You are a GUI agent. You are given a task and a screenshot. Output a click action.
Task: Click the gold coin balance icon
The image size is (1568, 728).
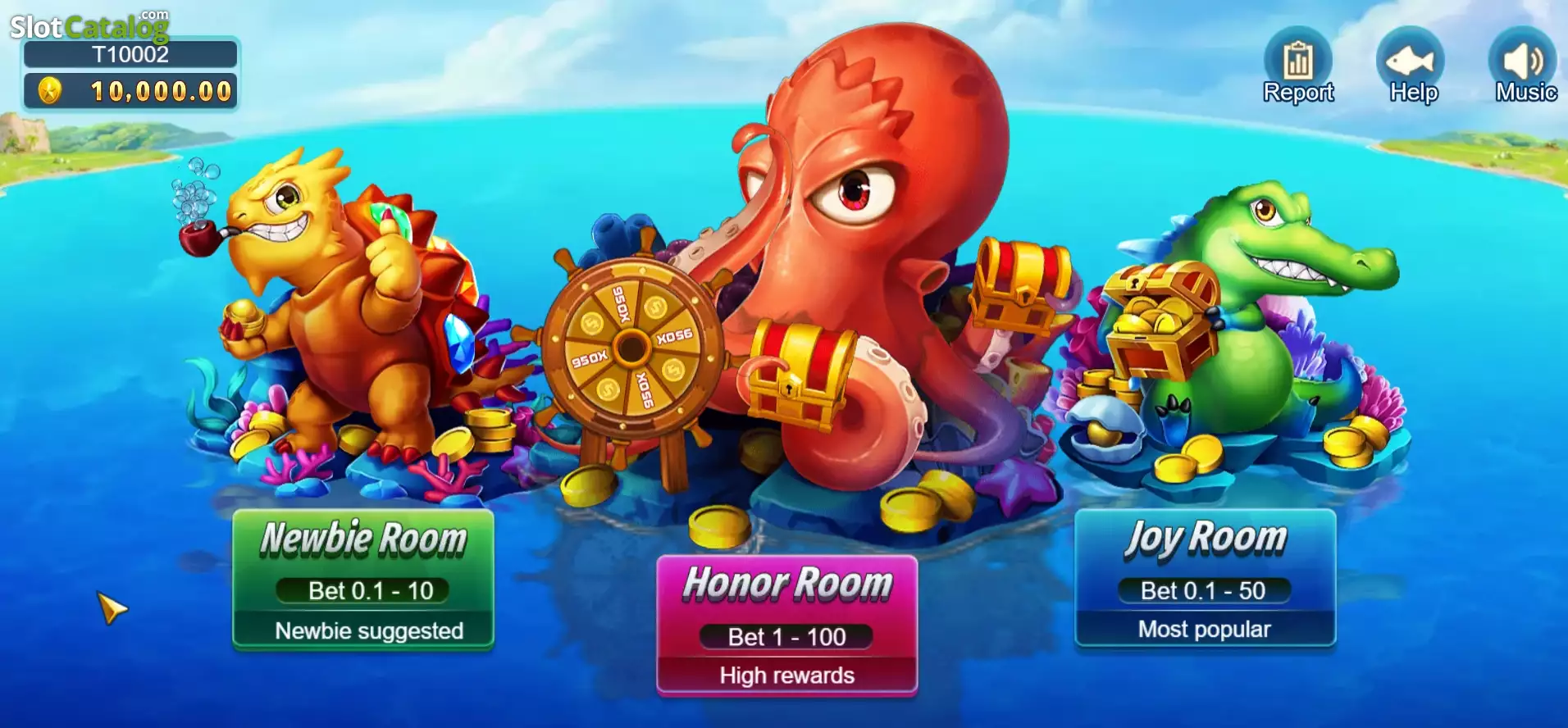[51, 90]
